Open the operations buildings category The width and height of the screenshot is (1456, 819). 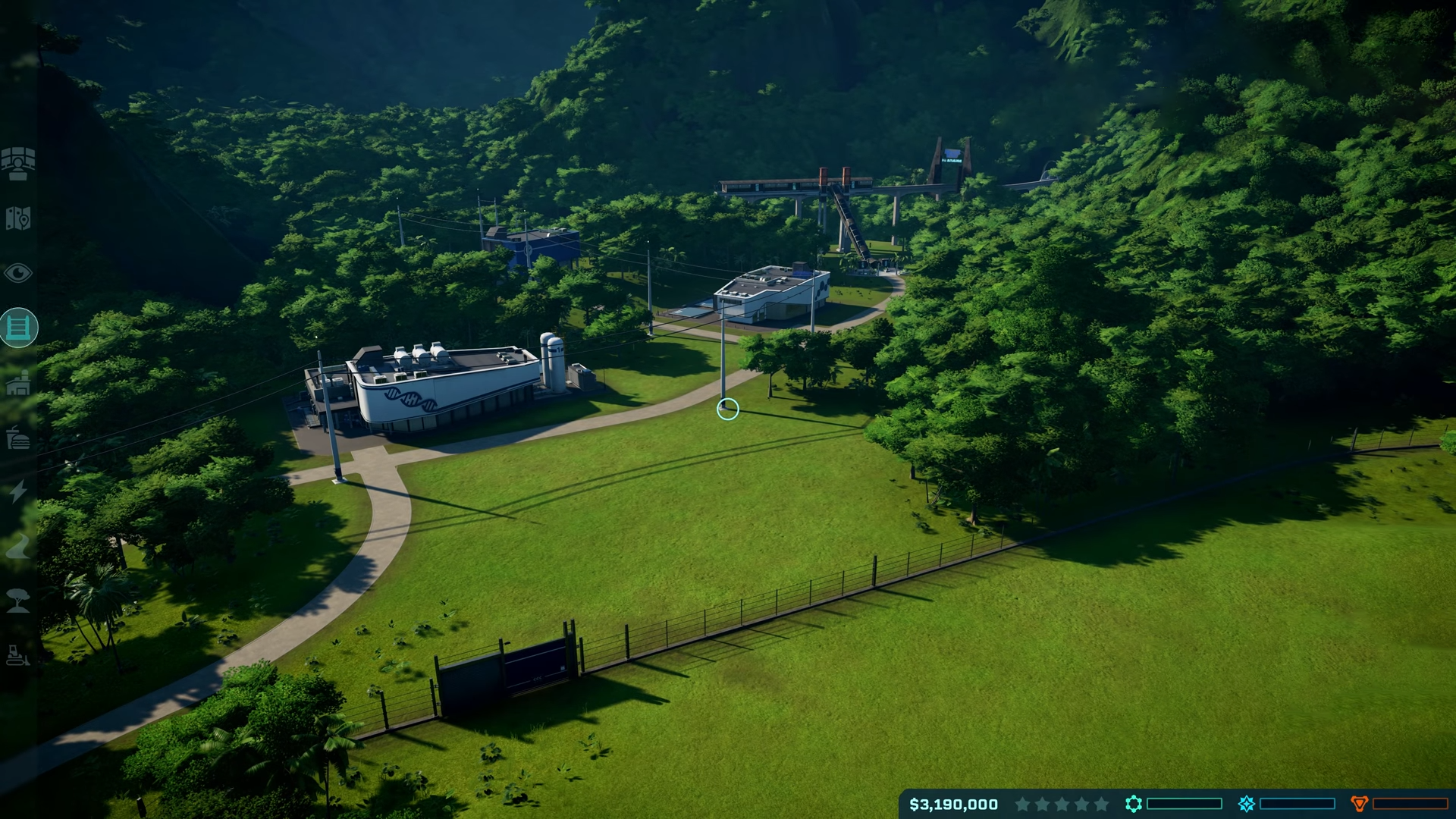[x=18, y=383]
